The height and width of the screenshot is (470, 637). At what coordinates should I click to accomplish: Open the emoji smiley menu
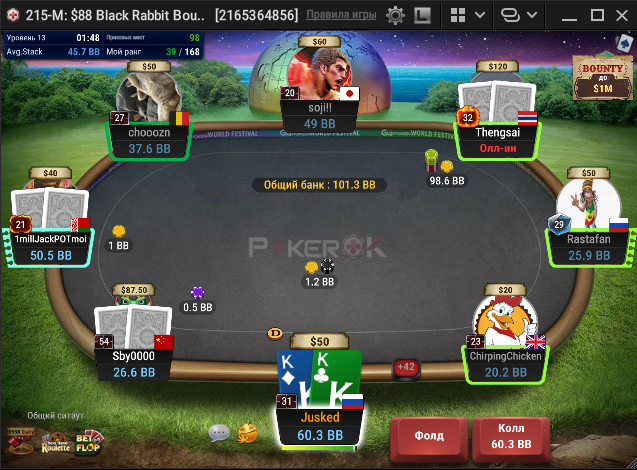pos(248,433)
